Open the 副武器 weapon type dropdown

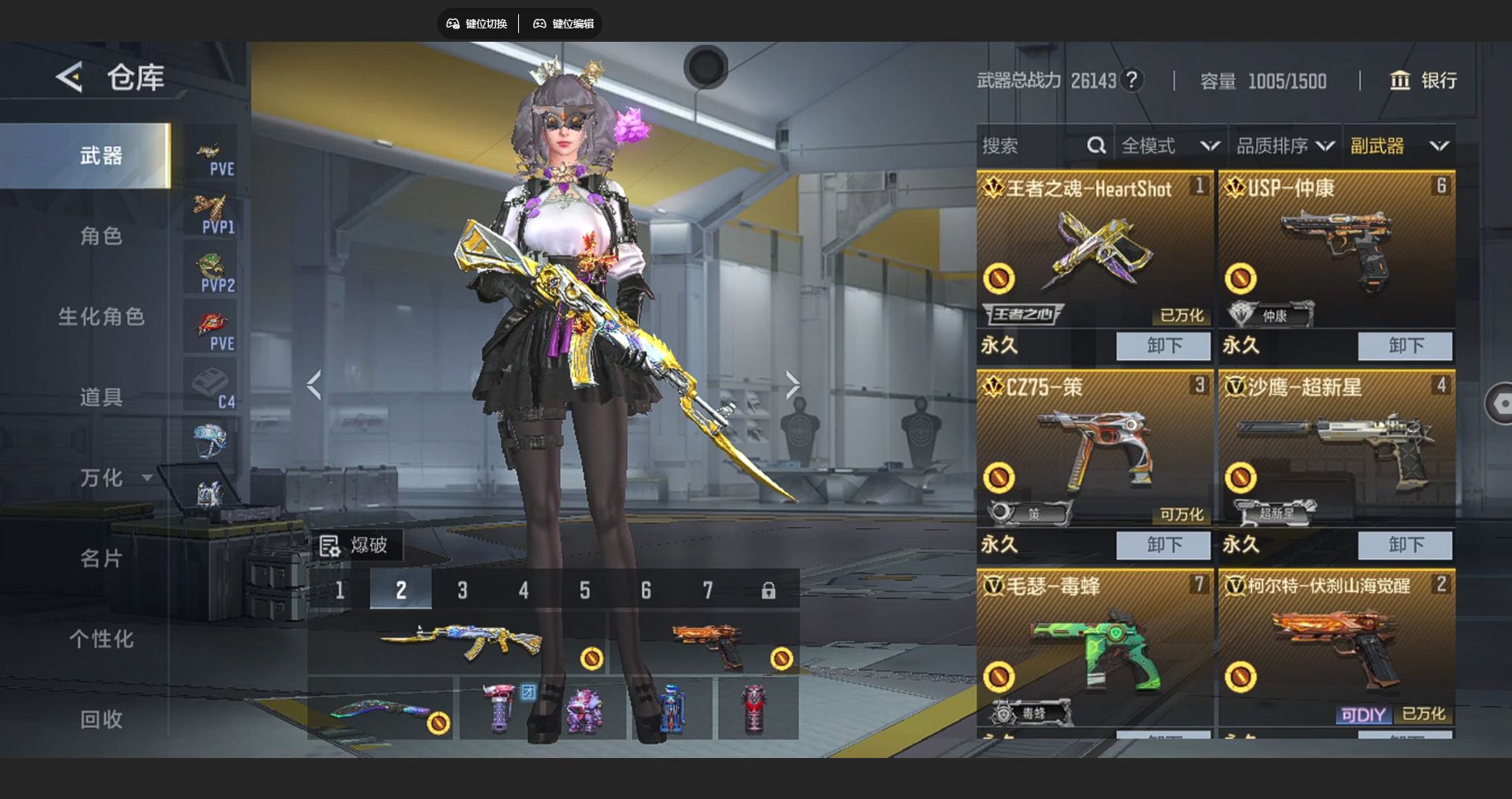1399,146
